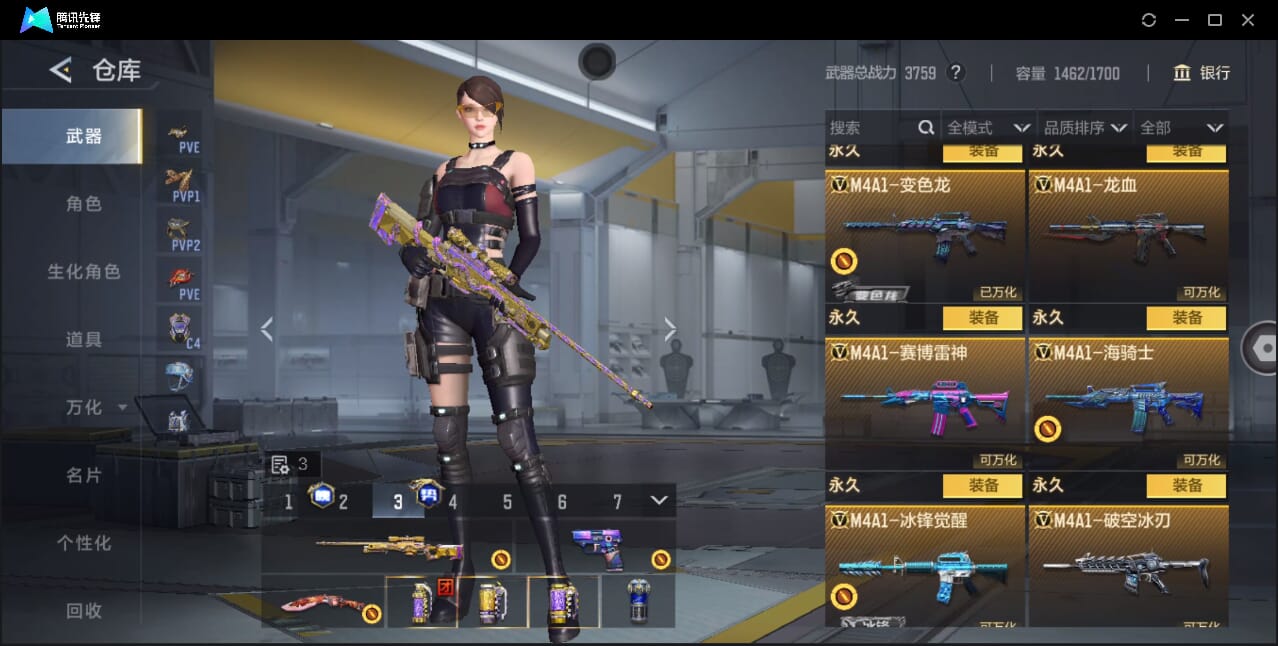This screenshot has width=1278, height=646.
Task: Go back using the arrow beside 仓库
Action: (61, 70)
